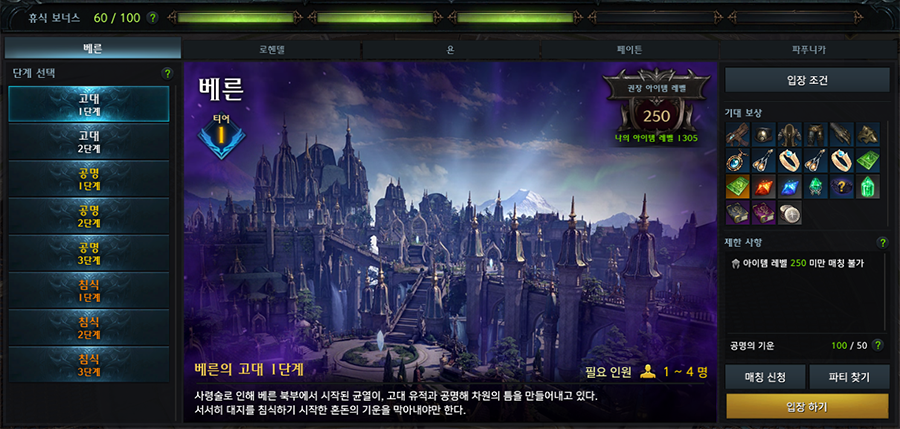Open the 입장 조건 entry requirements
The height and width of the screenshot is (429, 900).
pyautogui.click(x=806, y=80)
